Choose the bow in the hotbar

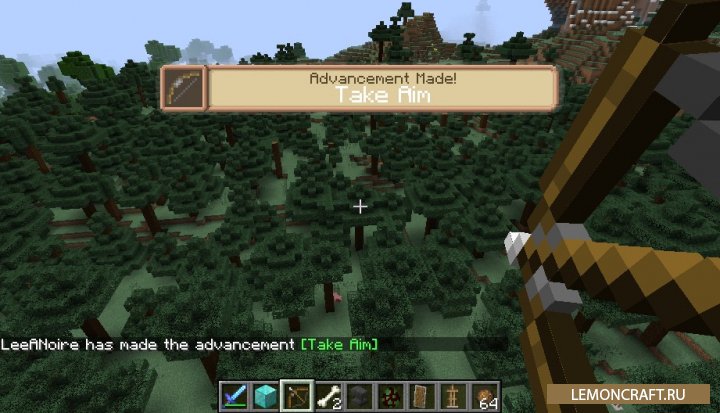[x=297, y=396]
